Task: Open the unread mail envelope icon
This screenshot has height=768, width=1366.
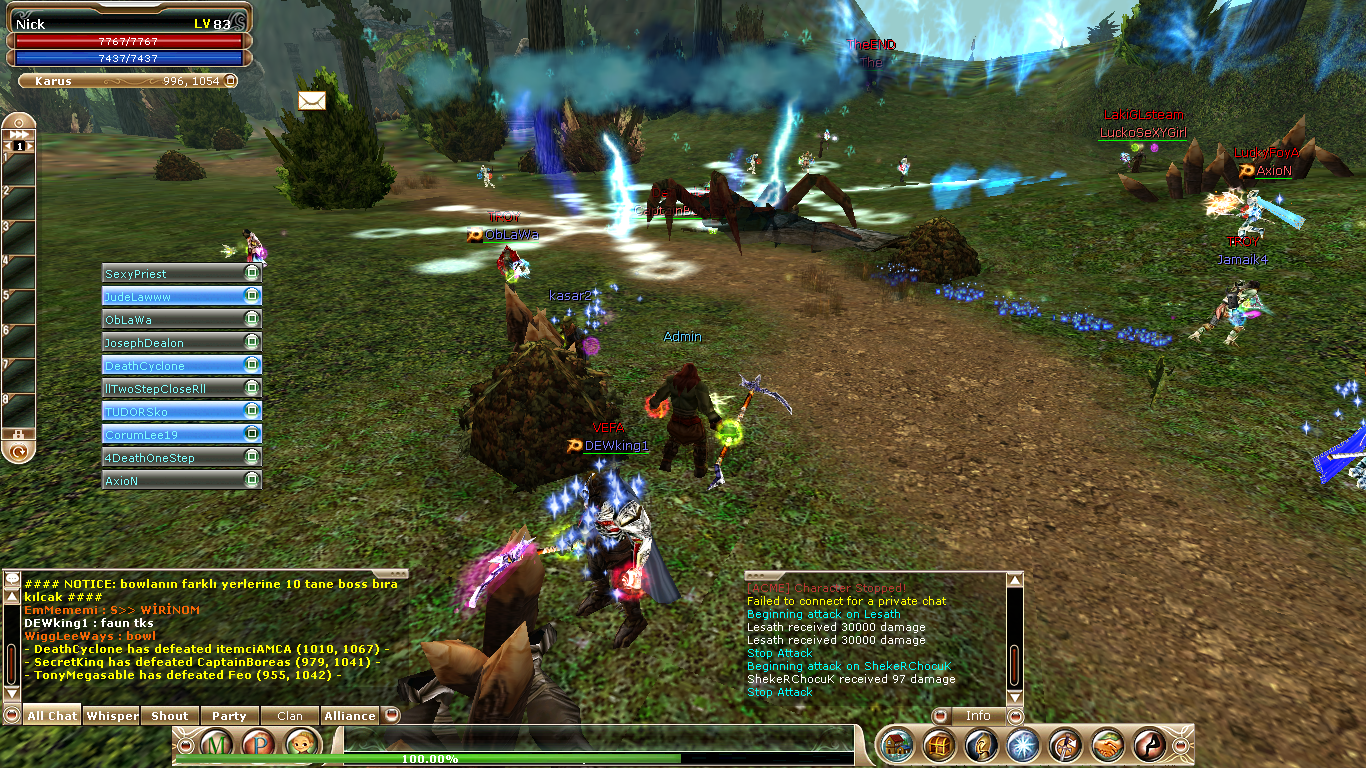Action: point(312,101)
